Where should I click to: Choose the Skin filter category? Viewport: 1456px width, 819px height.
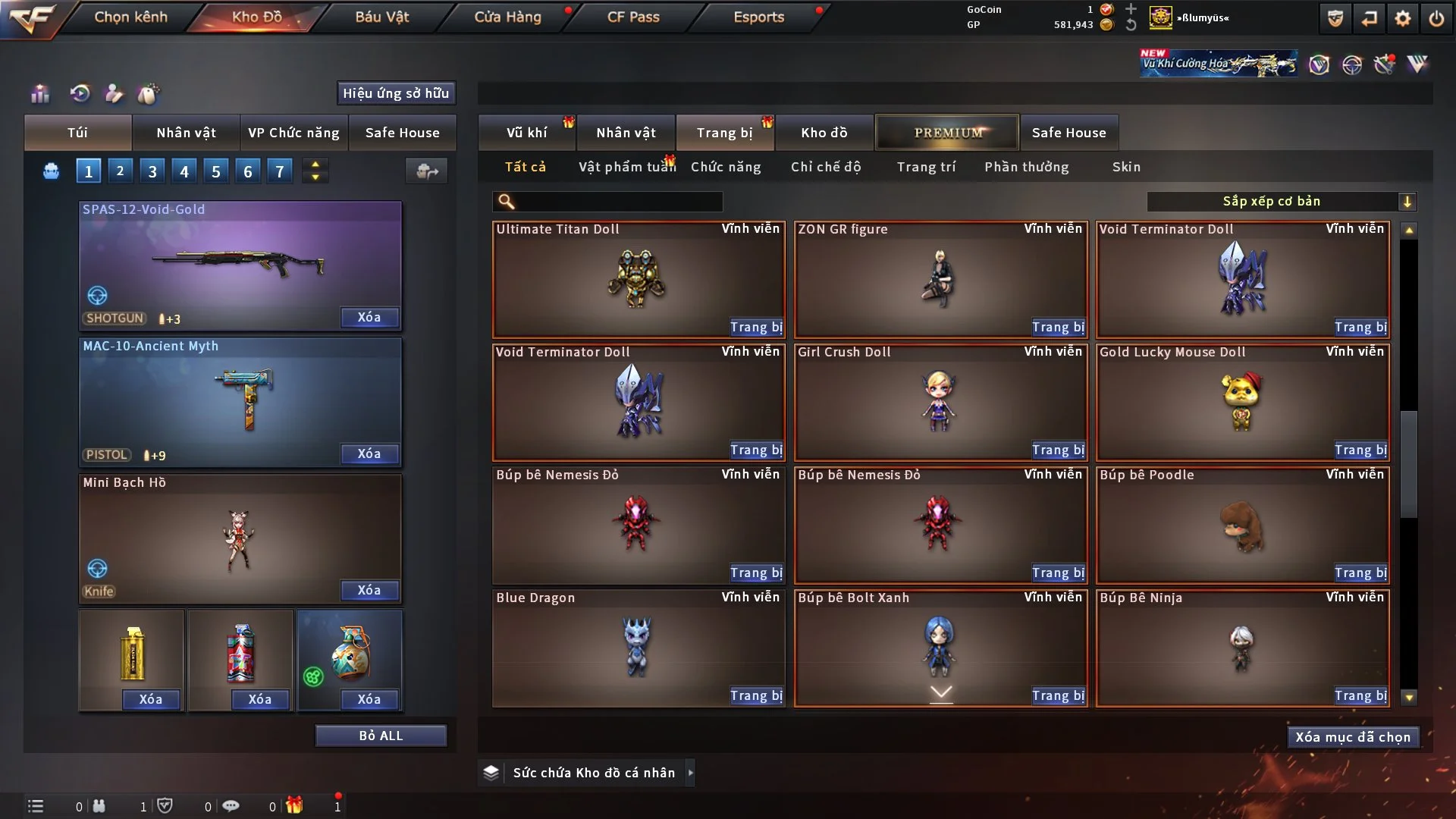(1126, 167)
